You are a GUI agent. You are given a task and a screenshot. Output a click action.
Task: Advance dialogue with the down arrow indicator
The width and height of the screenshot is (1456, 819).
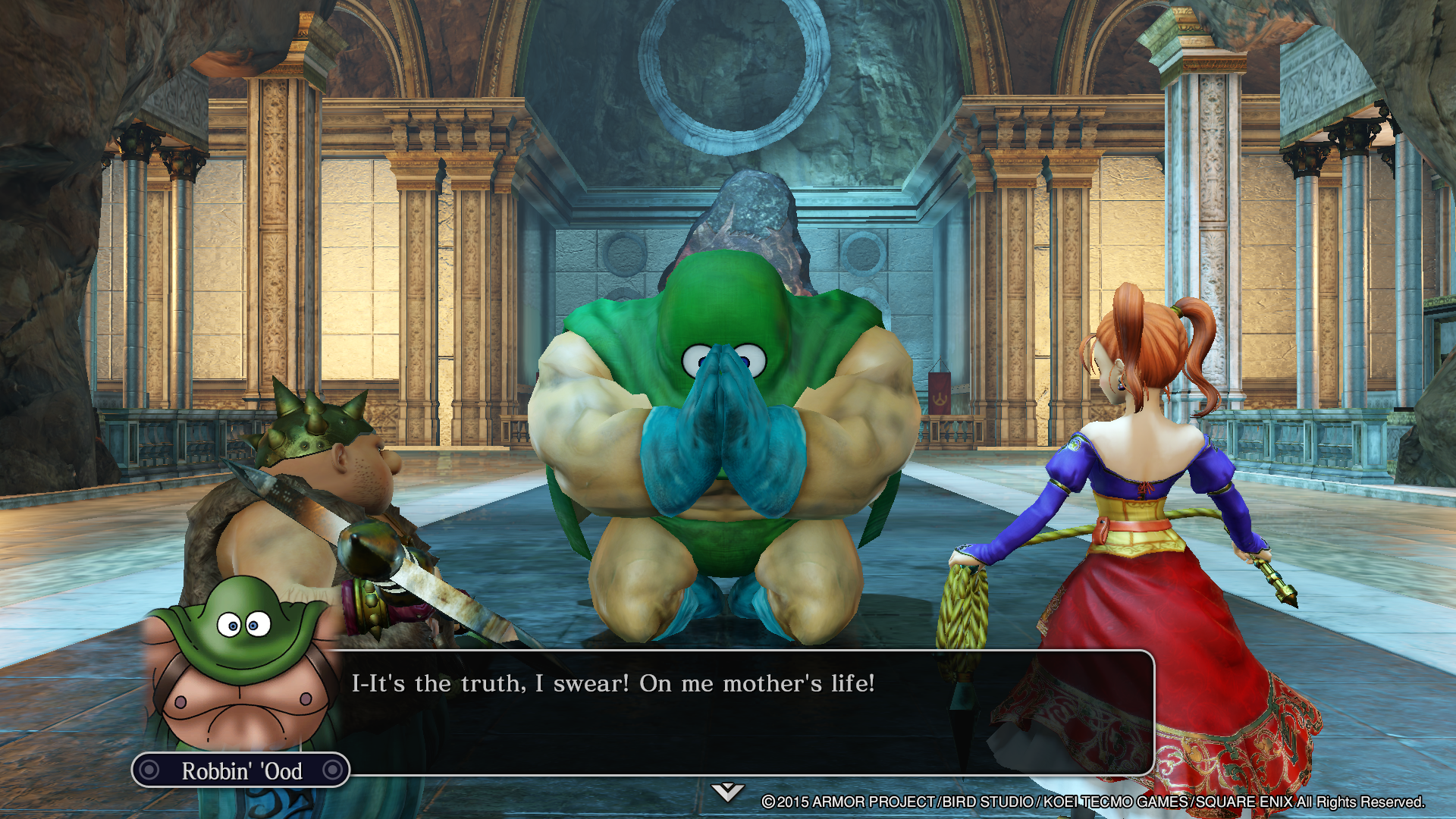coord(727,792)
